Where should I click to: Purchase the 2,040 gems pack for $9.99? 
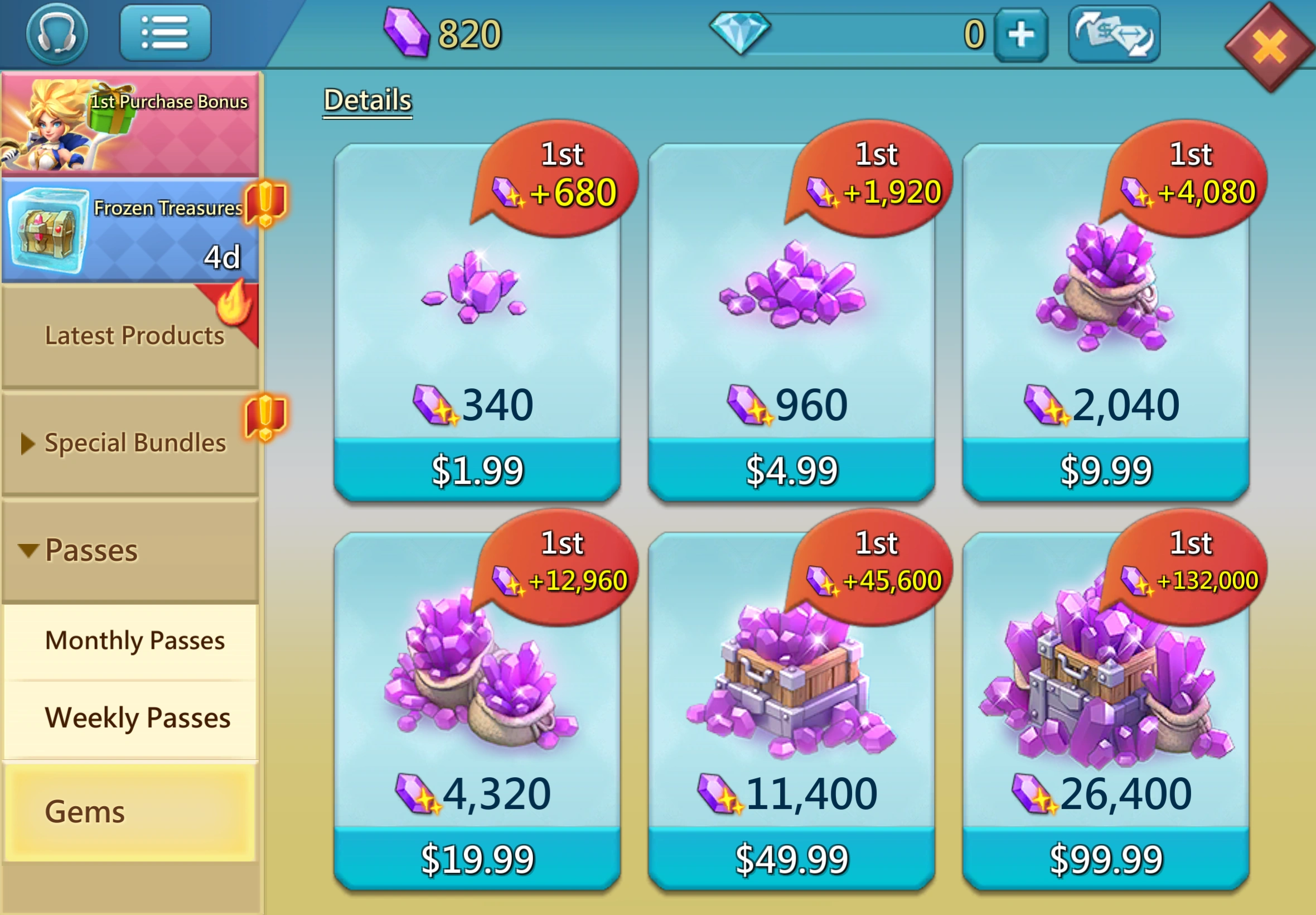(1105, 470)
